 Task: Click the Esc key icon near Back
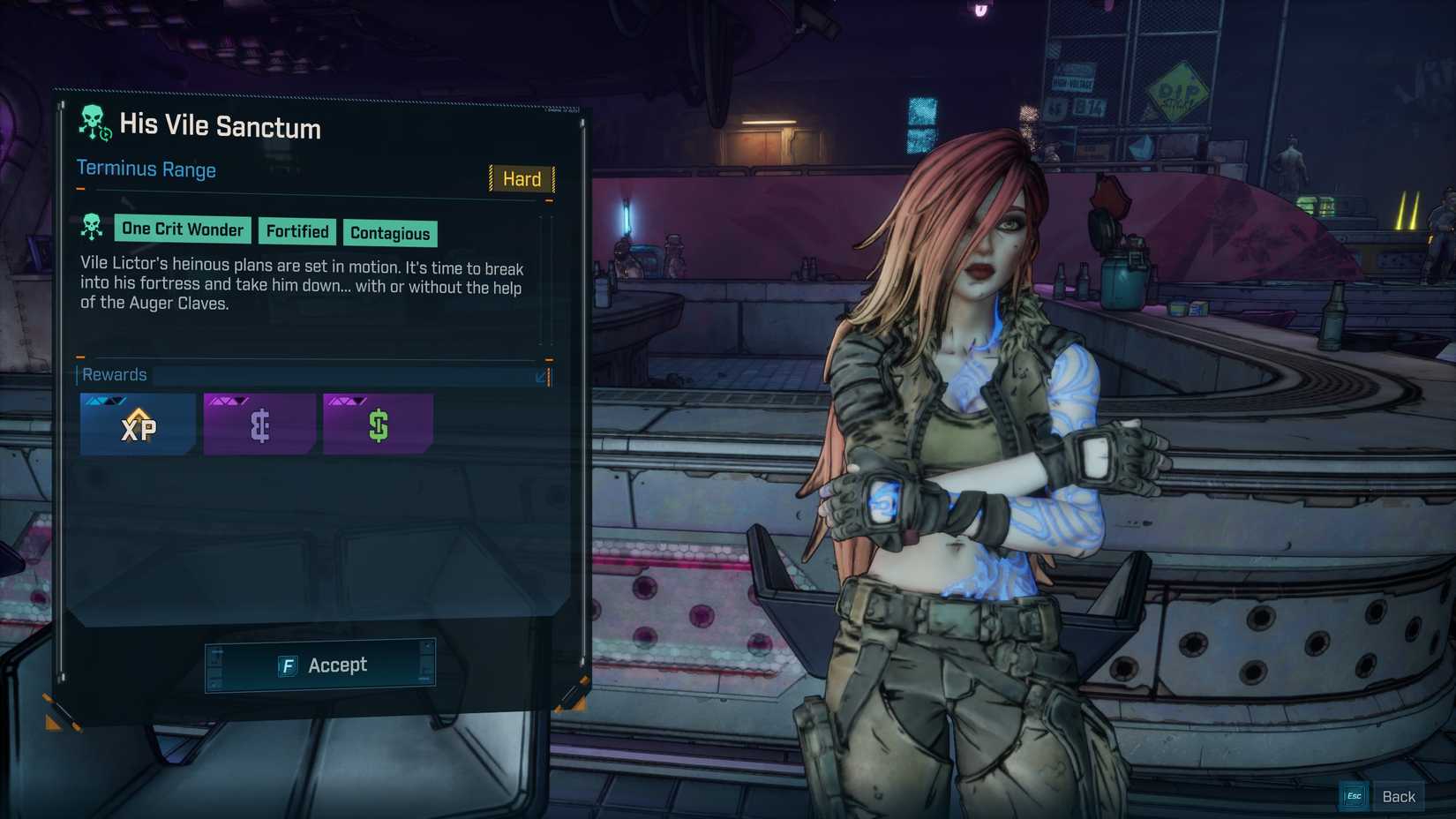pos(1353,795)
